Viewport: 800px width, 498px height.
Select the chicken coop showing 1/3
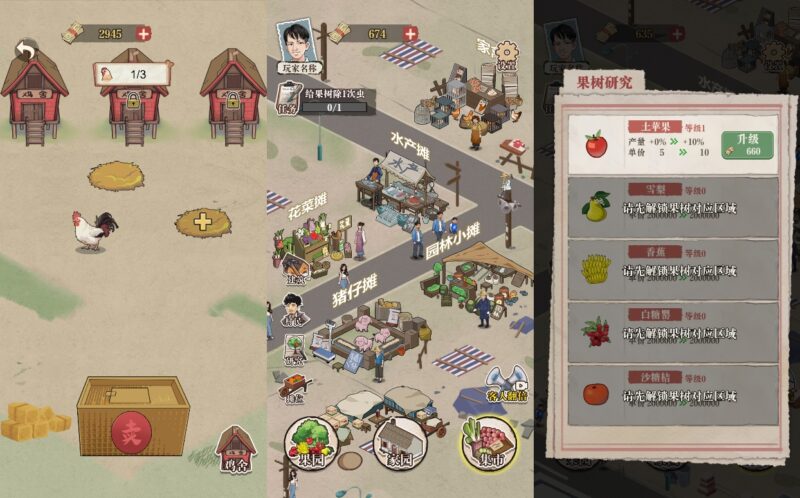tap(133, 90)
